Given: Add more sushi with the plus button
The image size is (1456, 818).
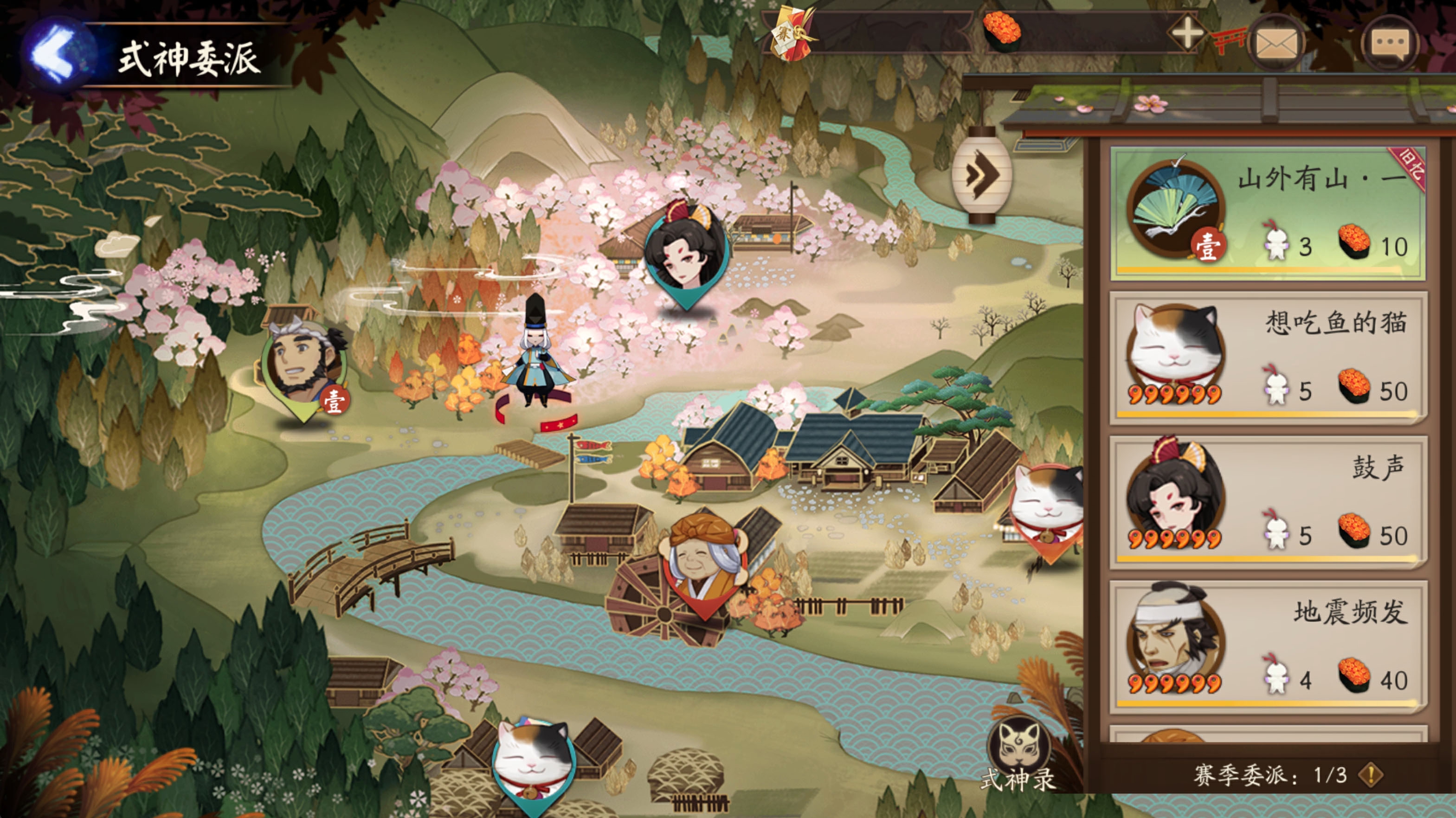Looking at the screenshot, I should tap(1186, 34).
